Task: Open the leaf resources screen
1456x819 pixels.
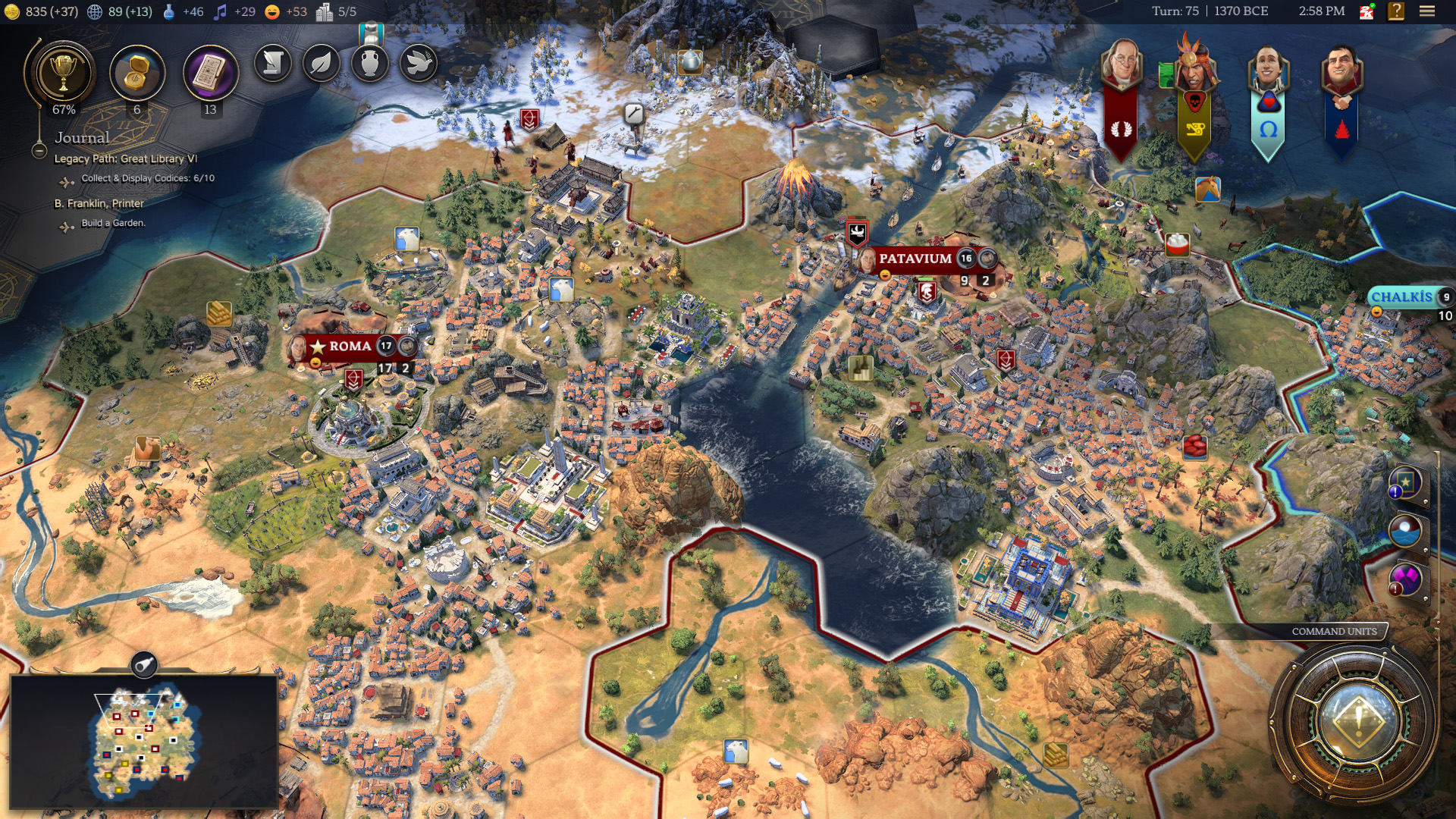Action: [x=322, y=63]
